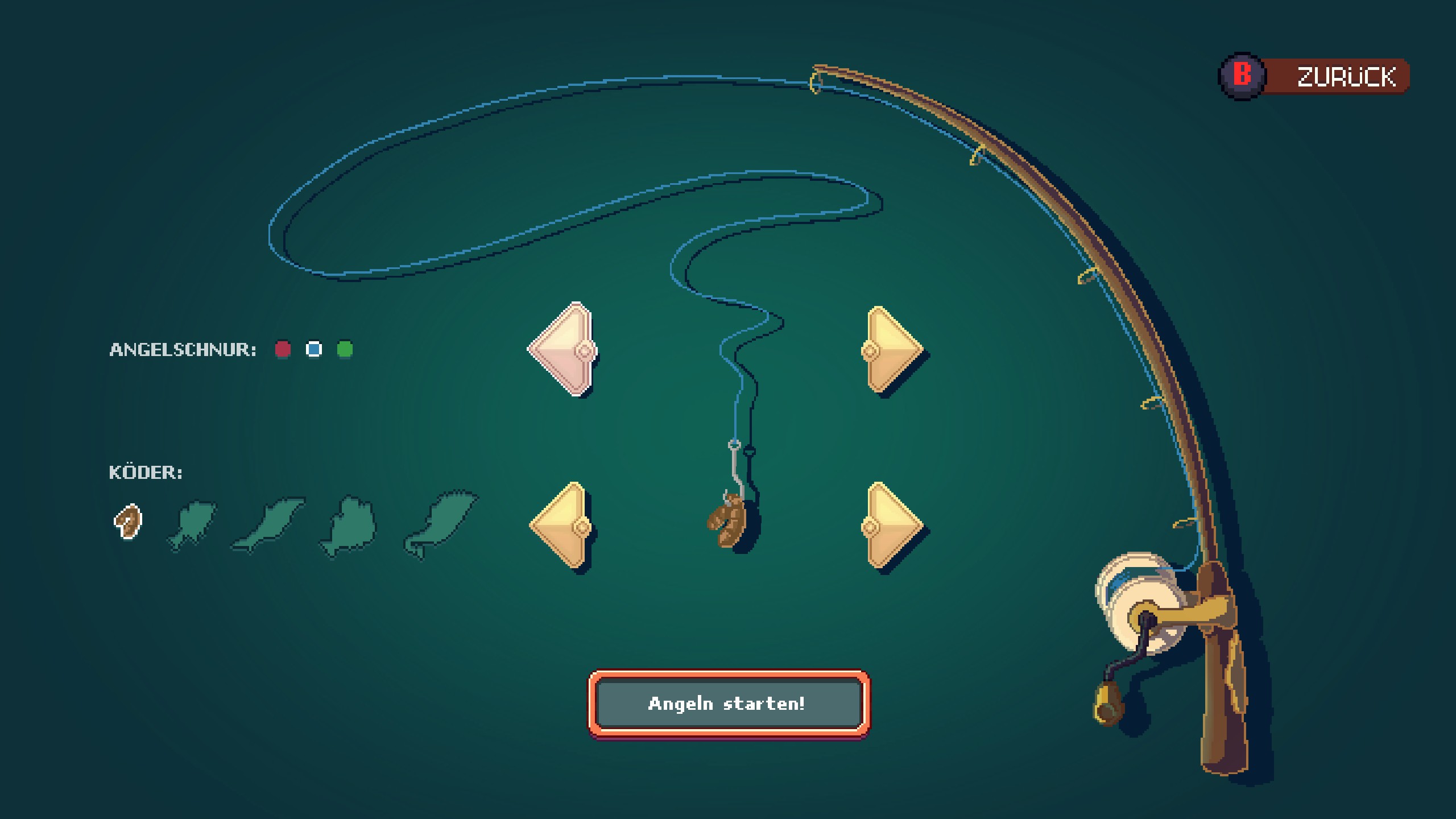The width and height of the screenshot is (1456, 819).
Task: Select the brown worm bait icon
Action: (x=129, y=521)
